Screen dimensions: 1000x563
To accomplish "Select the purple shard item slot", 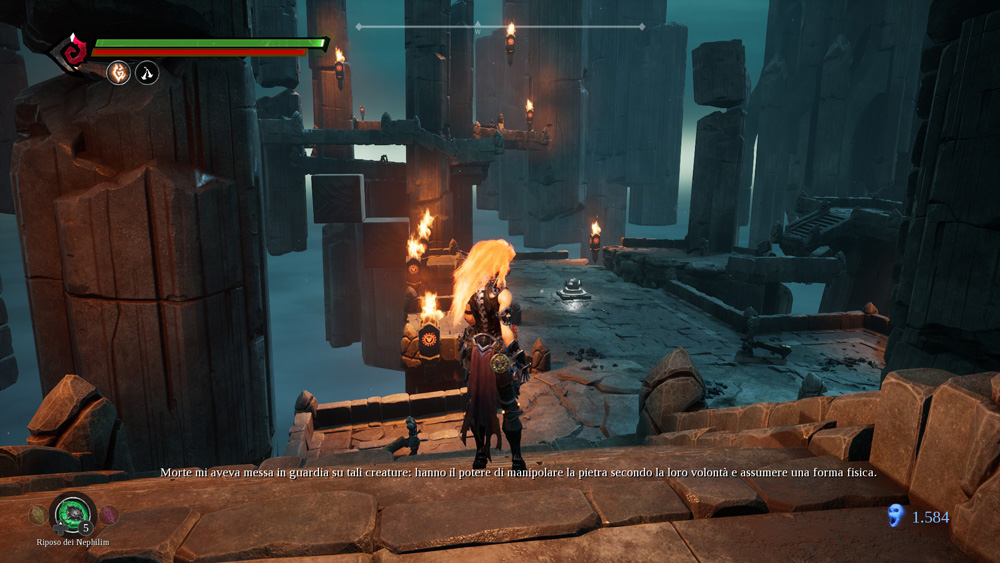I will pos(109,515).
